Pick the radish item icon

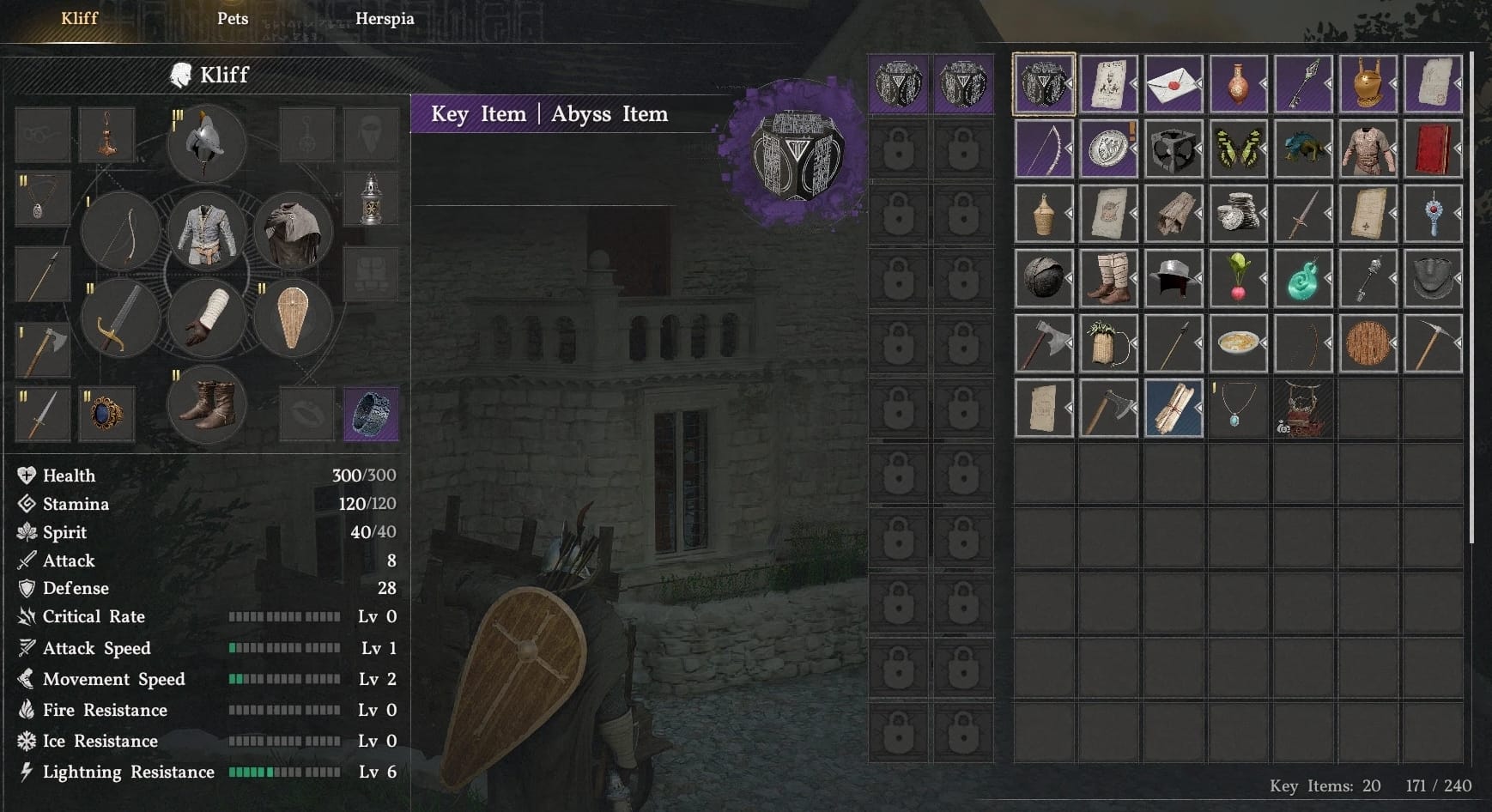pyautogui.click(x=1238, y=278)
